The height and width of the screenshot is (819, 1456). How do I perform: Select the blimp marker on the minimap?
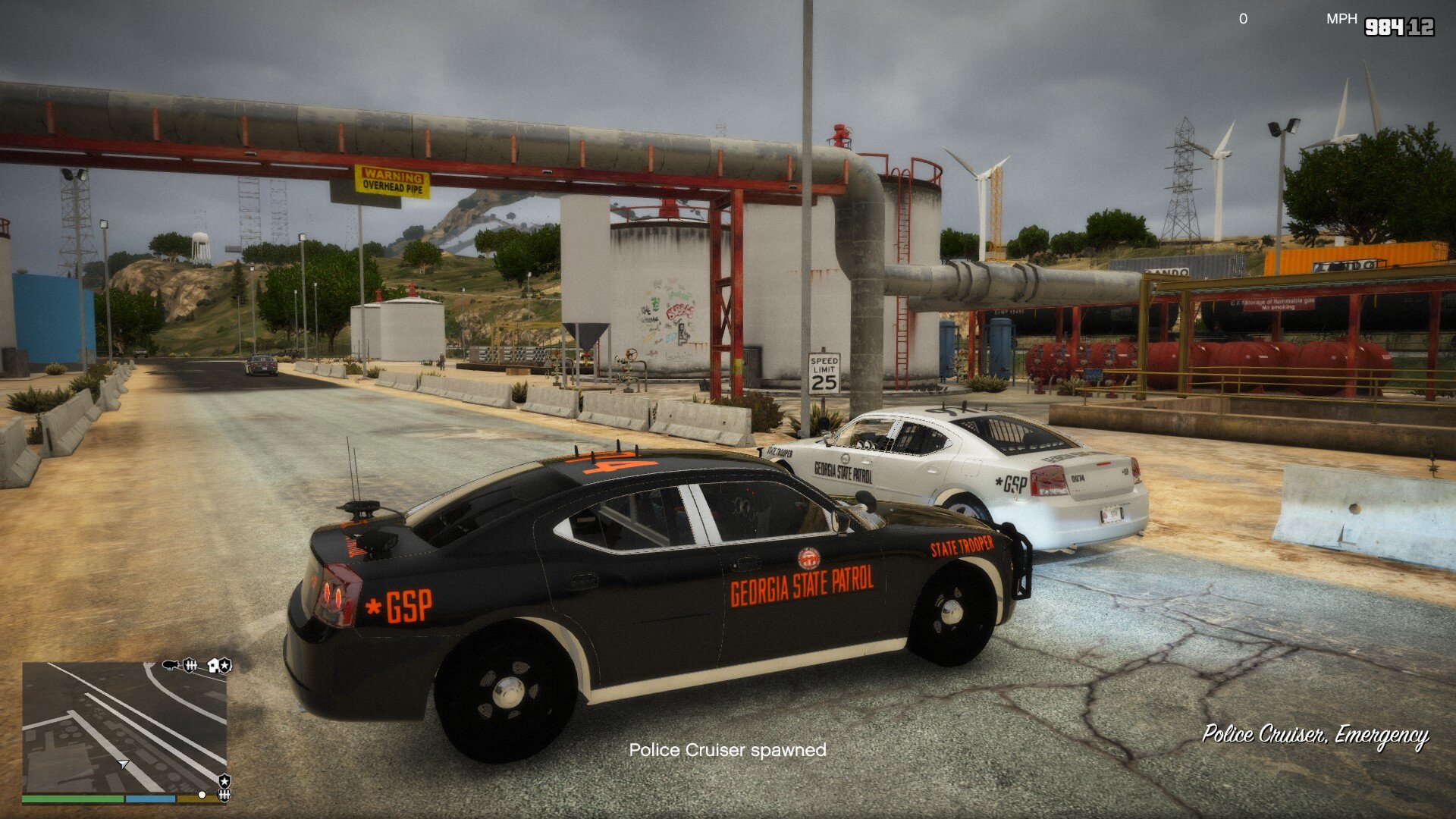click(x=171, y=665)
